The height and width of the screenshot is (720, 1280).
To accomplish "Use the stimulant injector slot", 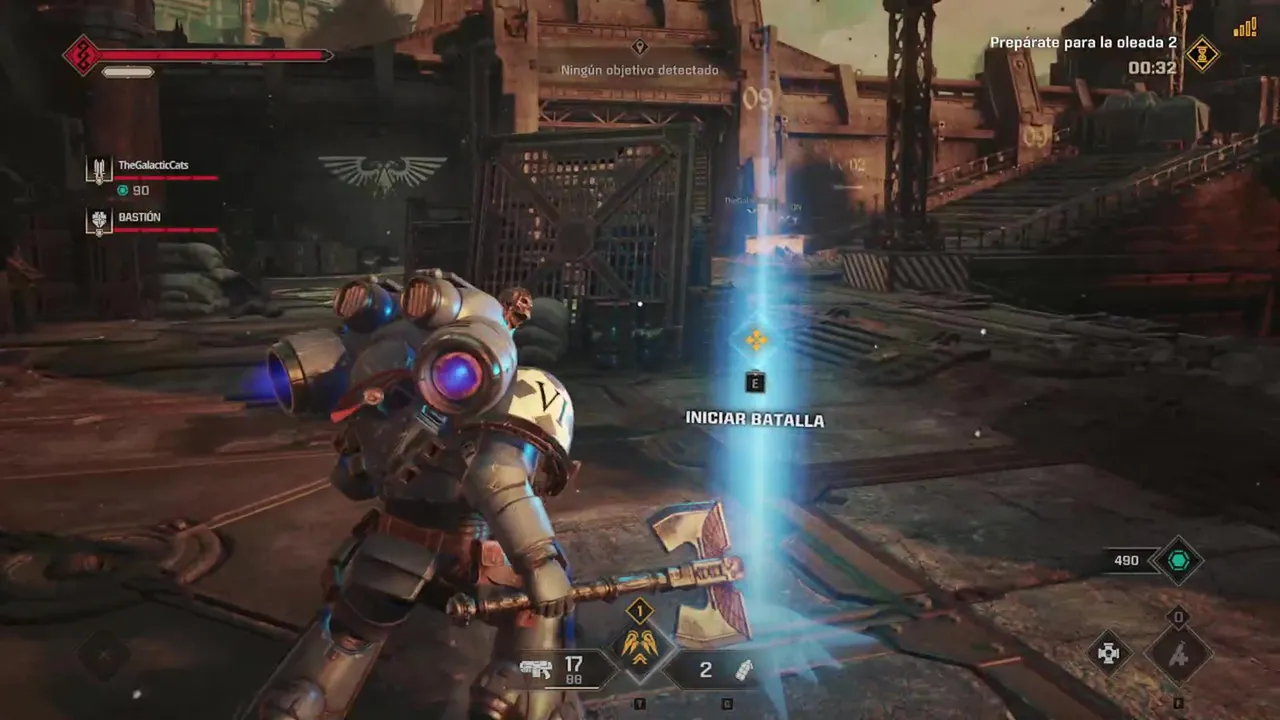I will point(1178,655).
